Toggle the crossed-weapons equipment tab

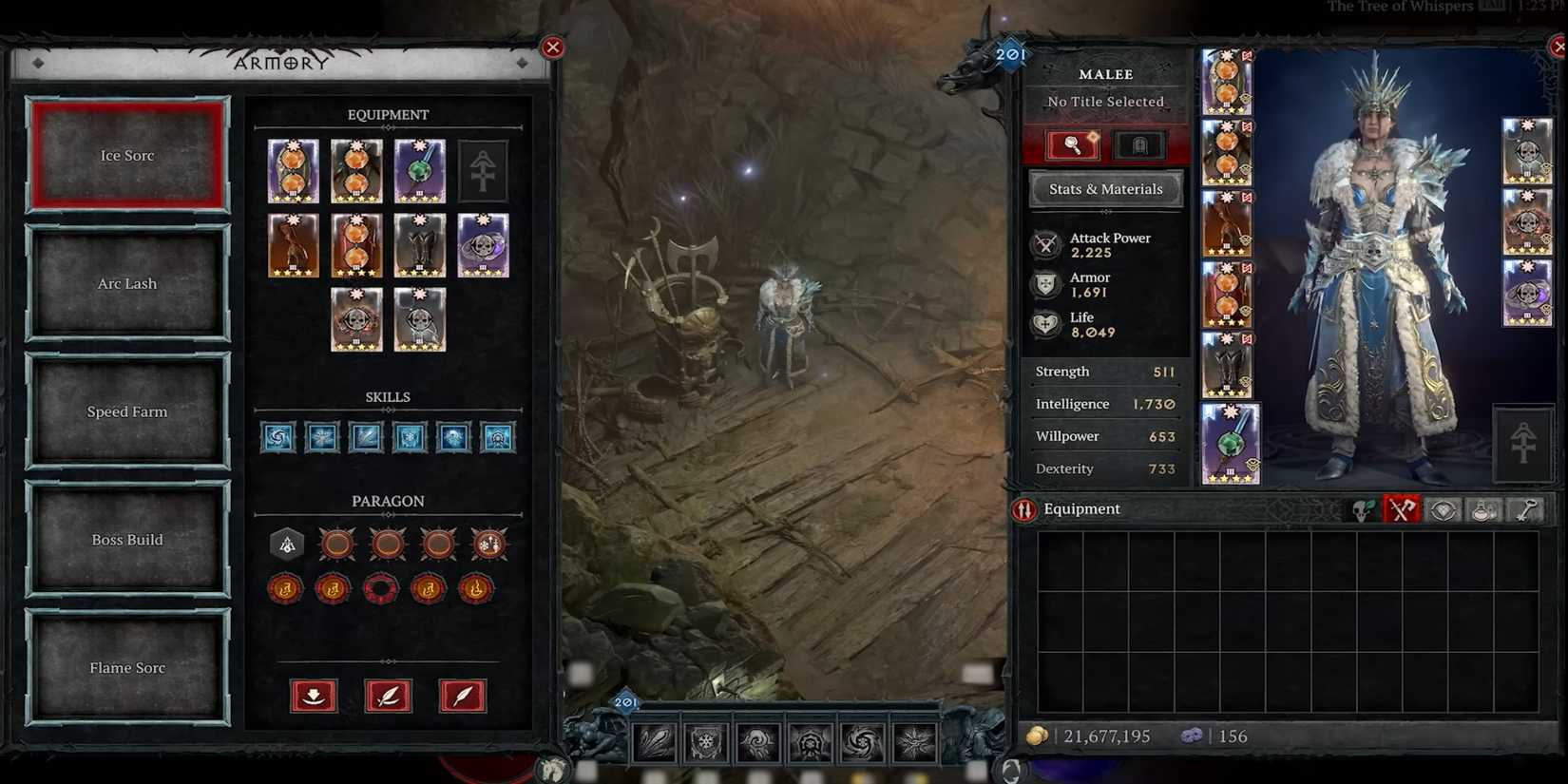tap(1401, 509)
